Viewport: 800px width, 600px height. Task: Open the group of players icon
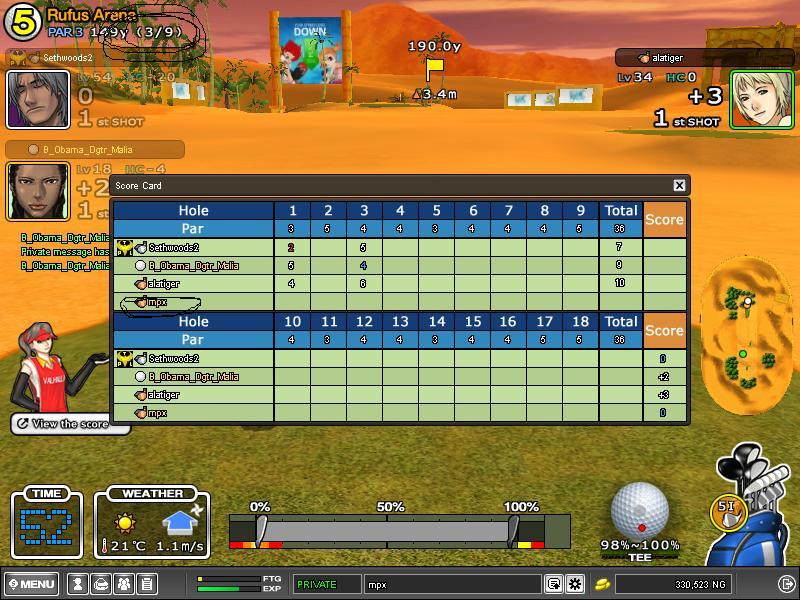123,584
